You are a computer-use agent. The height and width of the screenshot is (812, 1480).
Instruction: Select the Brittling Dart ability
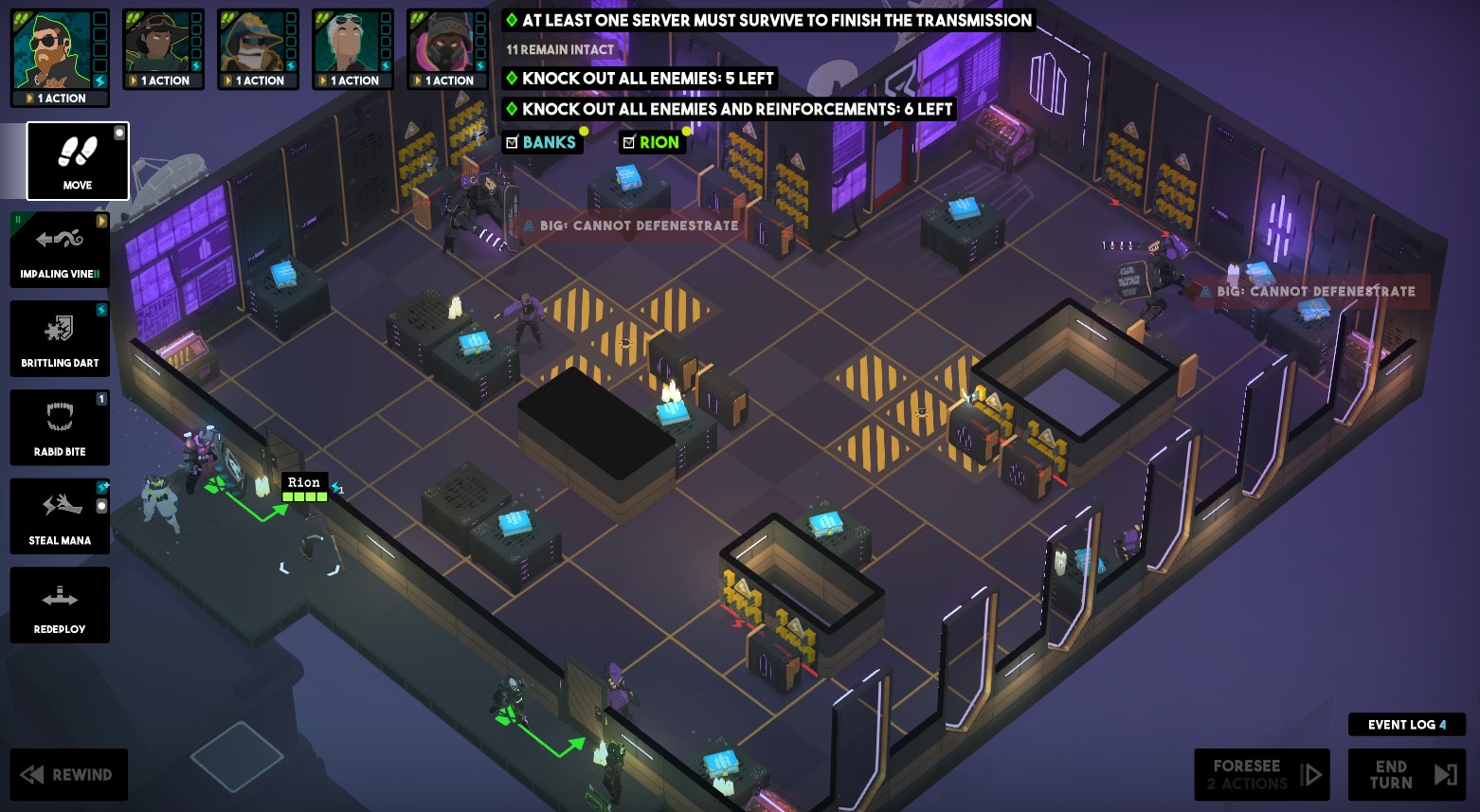coord(60,338)
